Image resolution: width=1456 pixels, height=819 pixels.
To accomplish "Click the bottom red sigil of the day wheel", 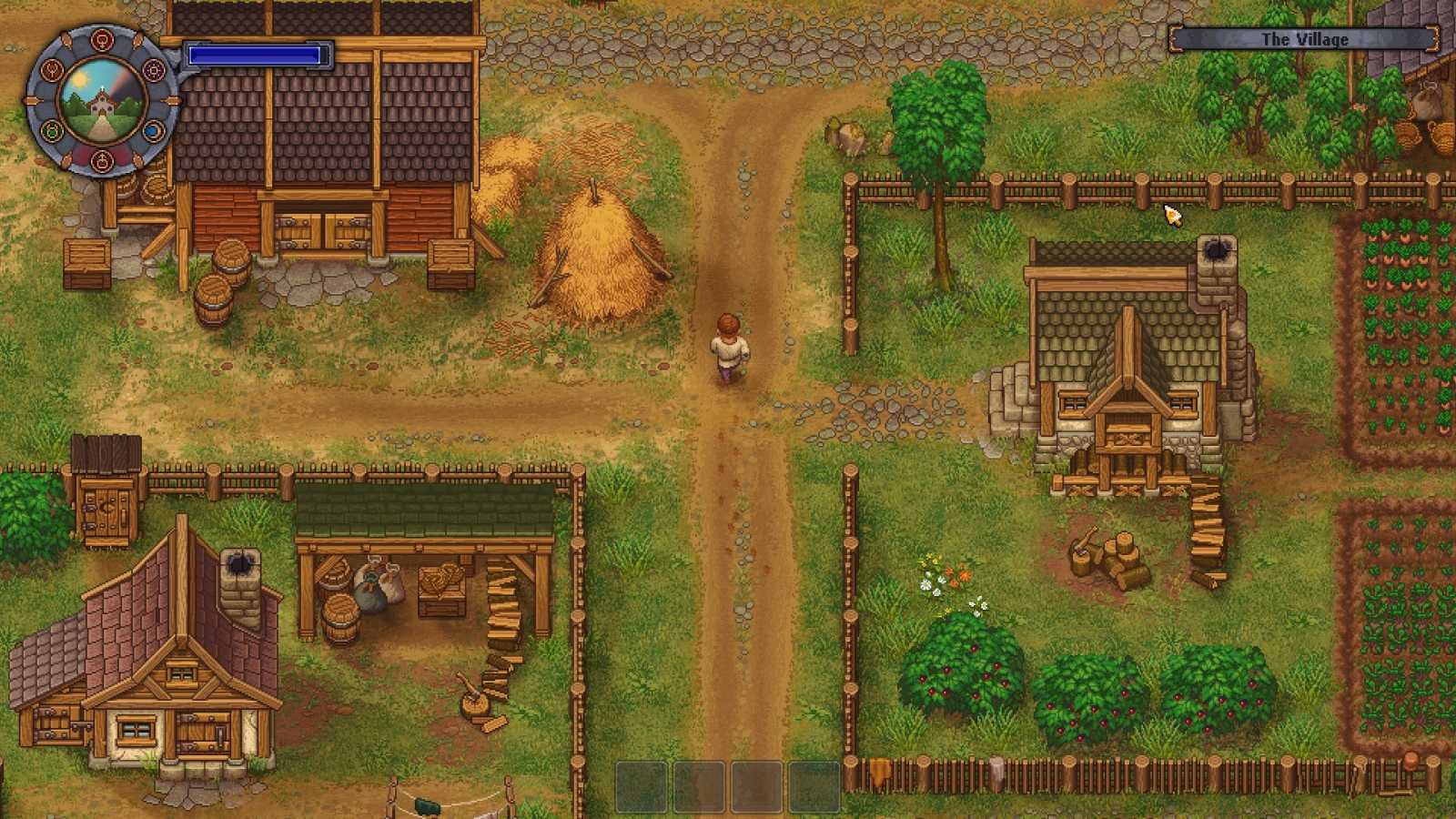I will tap(103, 161).
